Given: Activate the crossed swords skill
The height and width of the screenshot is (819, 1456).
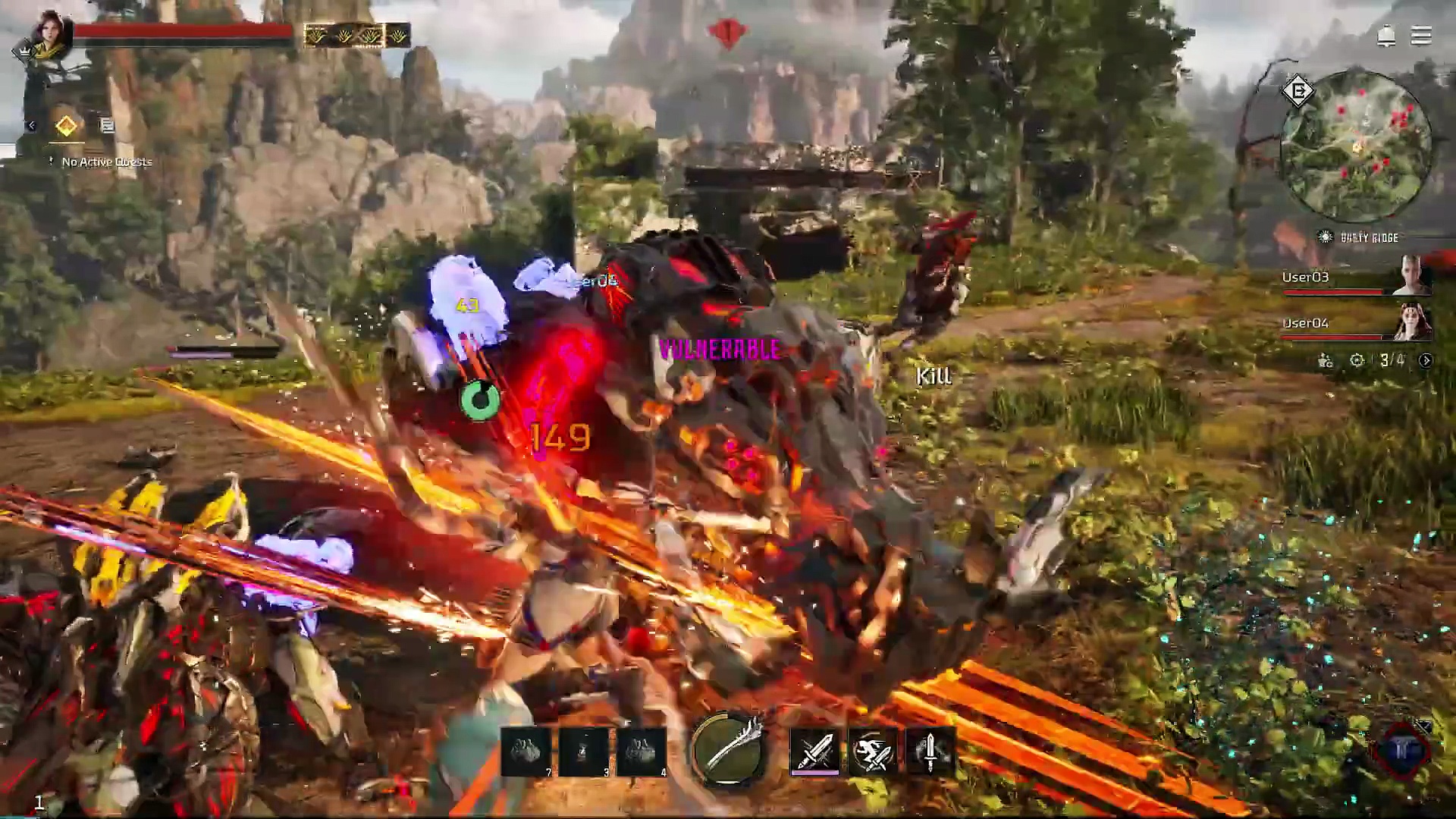Looking at the screenshot, I should coord(814,751).
